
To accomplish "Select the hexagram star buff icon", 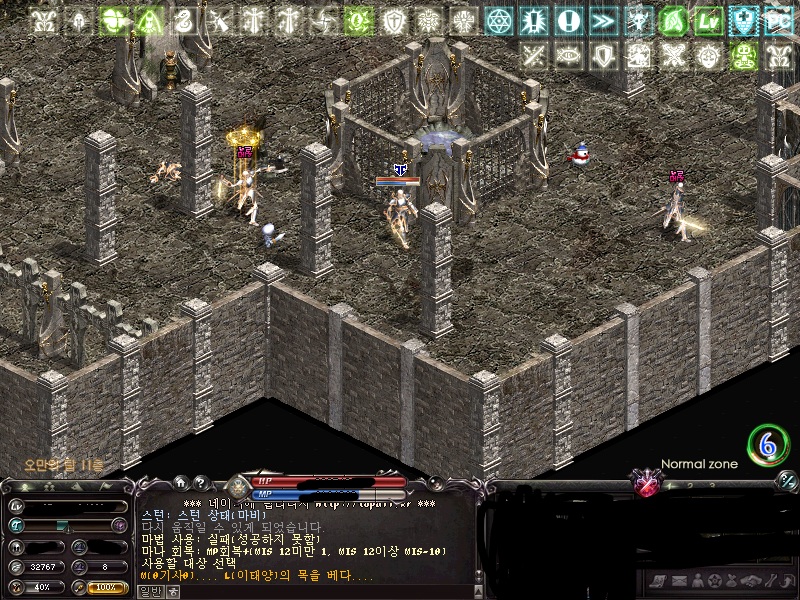I will [498, 21].
